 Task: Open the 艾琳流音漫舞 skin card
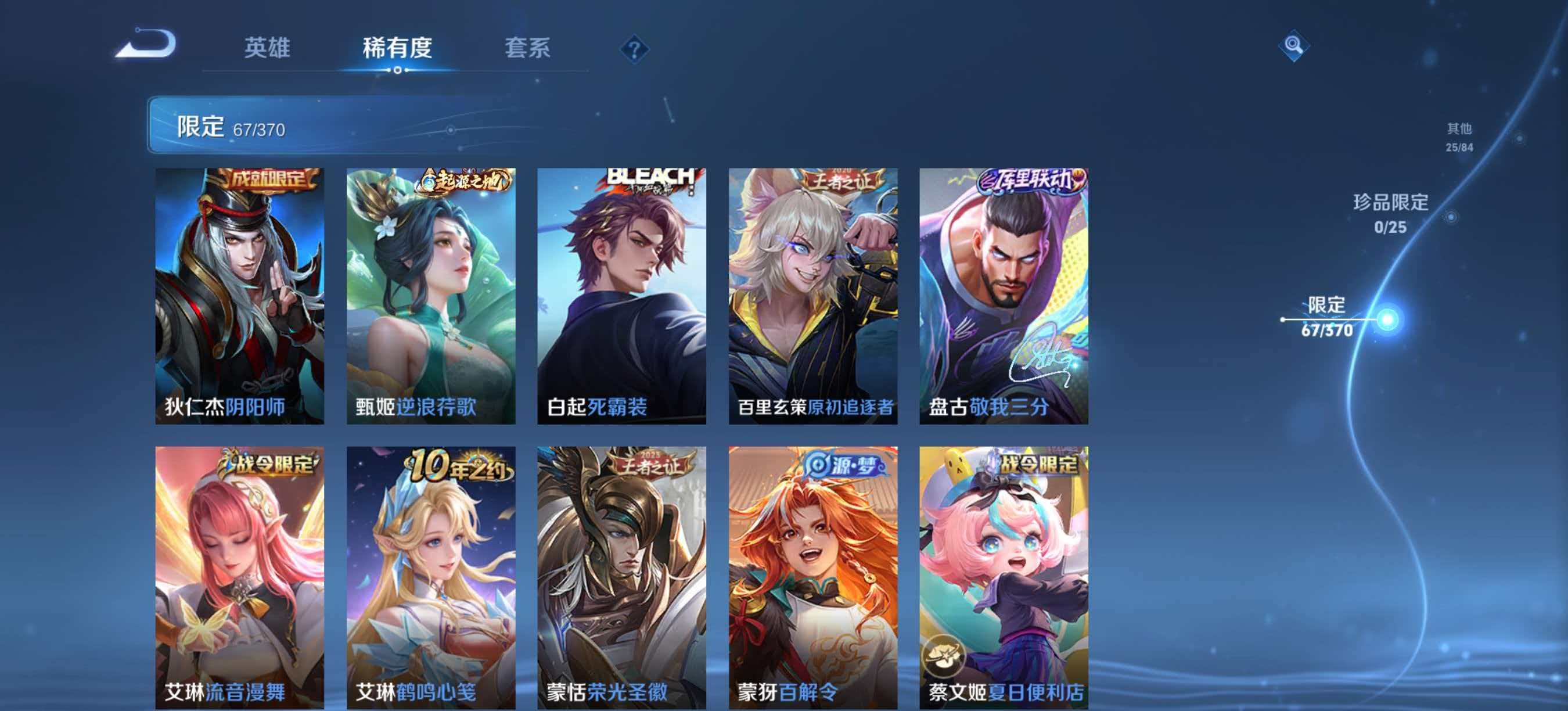[240, 579]
